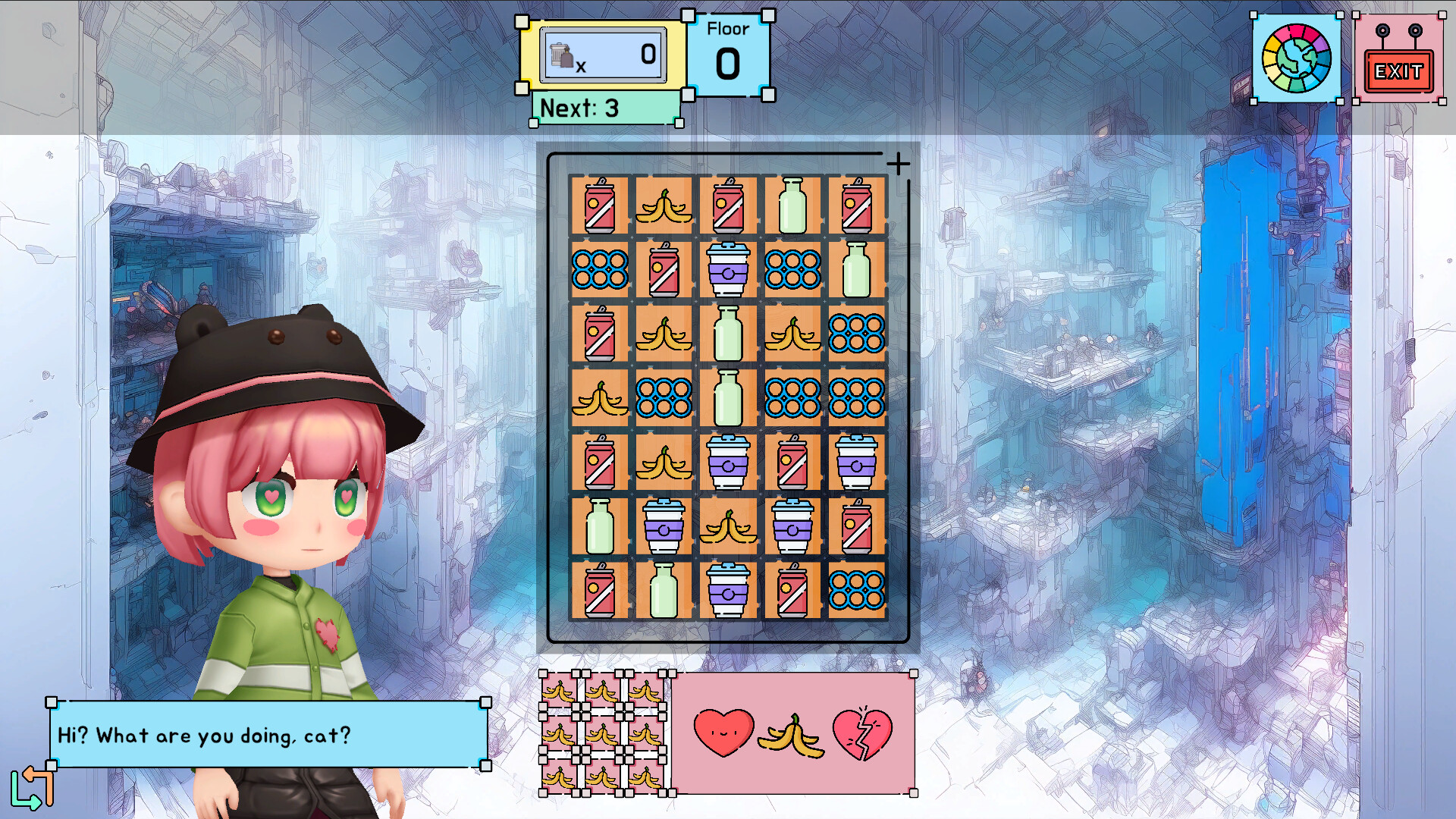Select the smiling heart icon
This screenshot has width=1456, height=819.
coord(726,730)
